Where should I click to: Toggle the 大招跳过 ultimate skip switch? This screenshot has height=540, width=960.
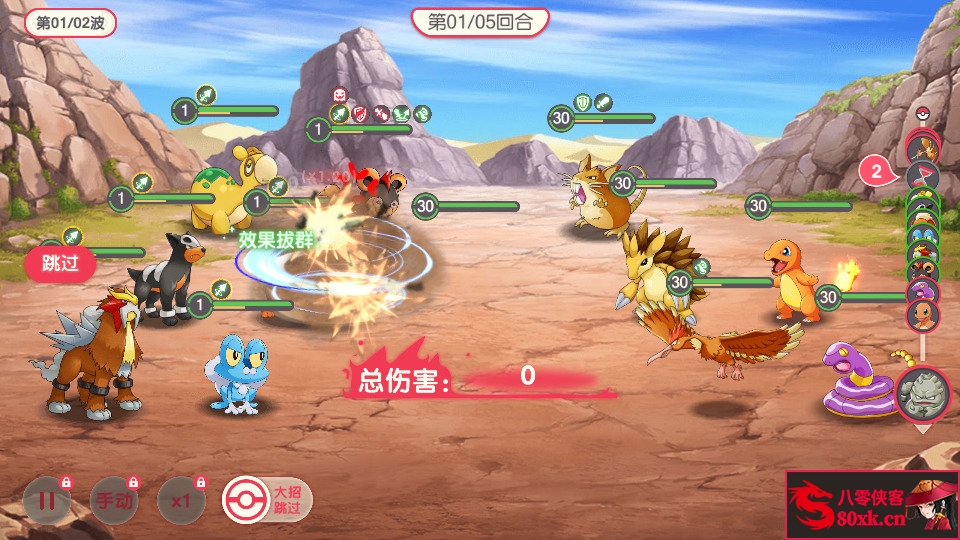tap(266, 500)
